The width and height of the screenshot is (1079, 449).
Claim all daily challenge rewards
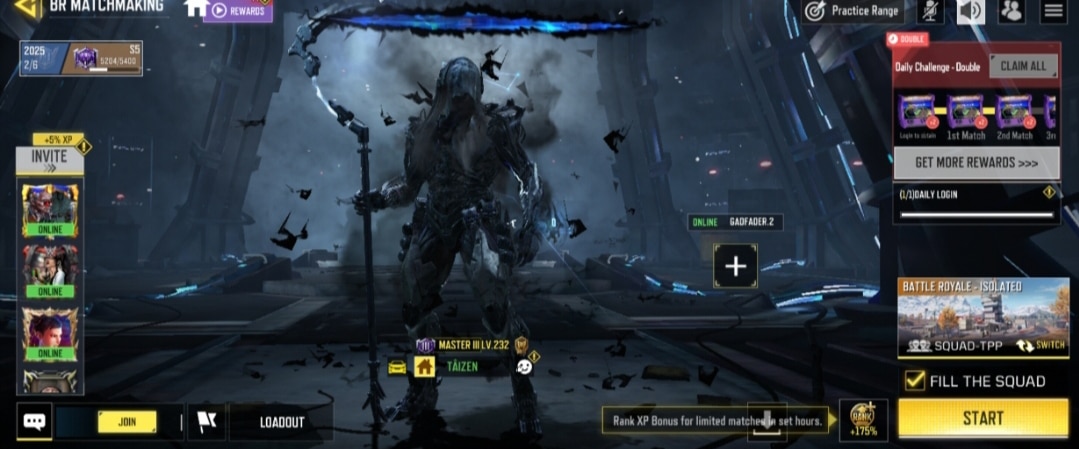tap(1022, 66)
